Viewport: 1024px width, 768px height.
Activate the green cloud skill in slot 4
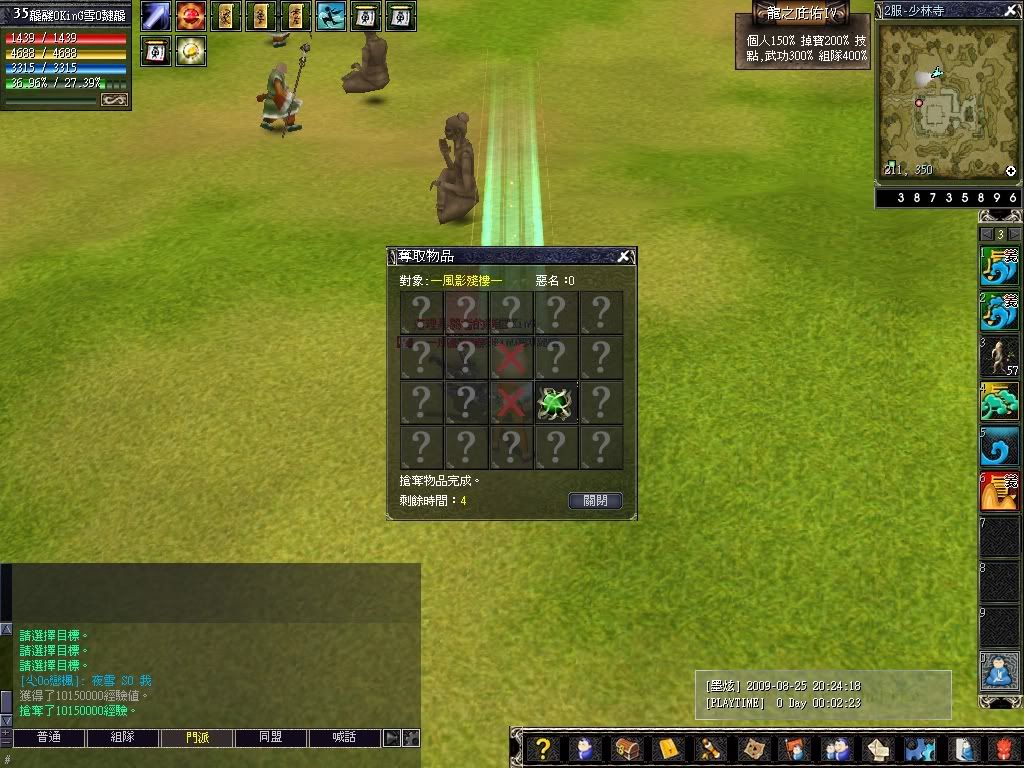(999, 402)
